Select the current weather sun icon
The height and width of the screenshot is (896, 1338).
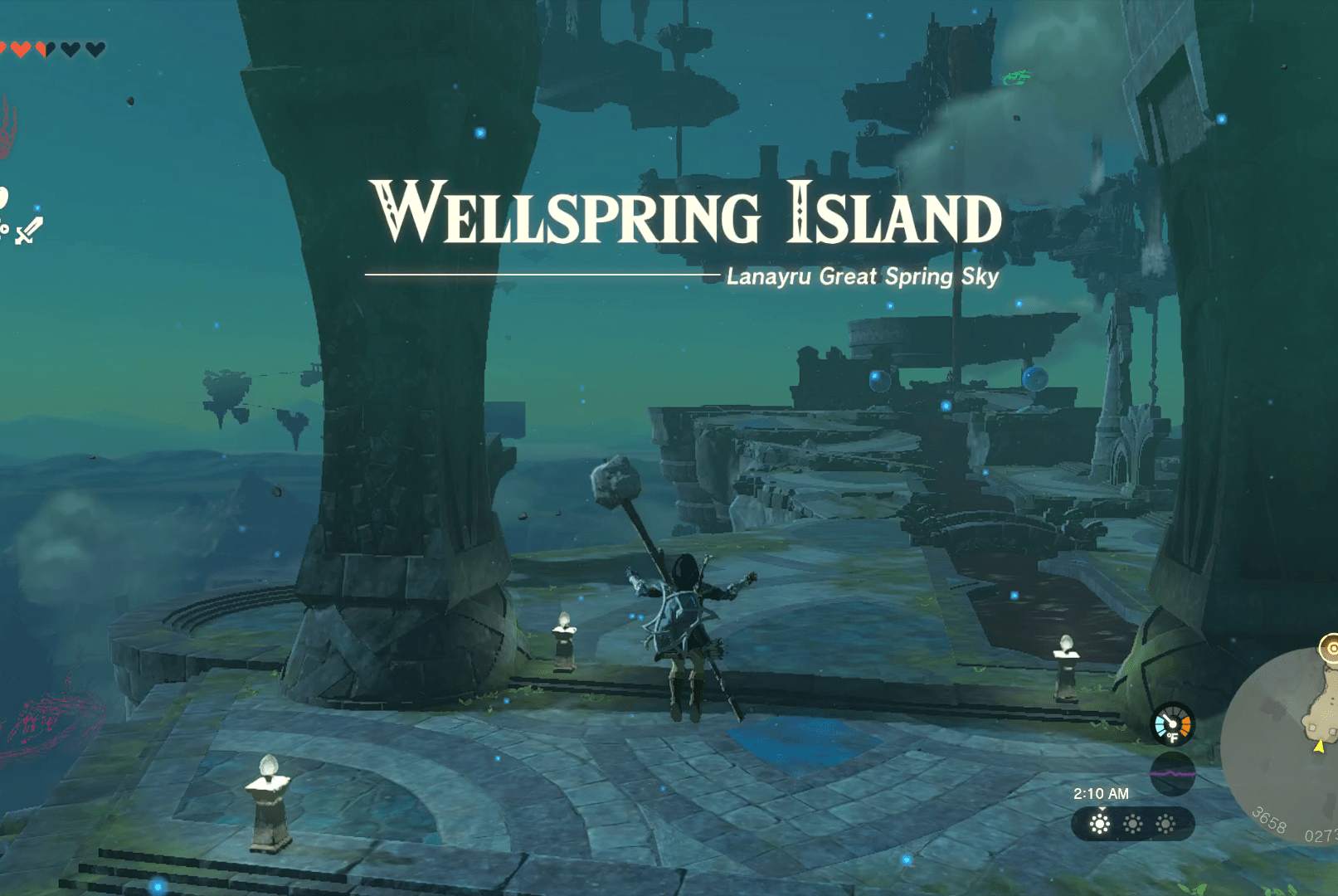(1100, 823)
